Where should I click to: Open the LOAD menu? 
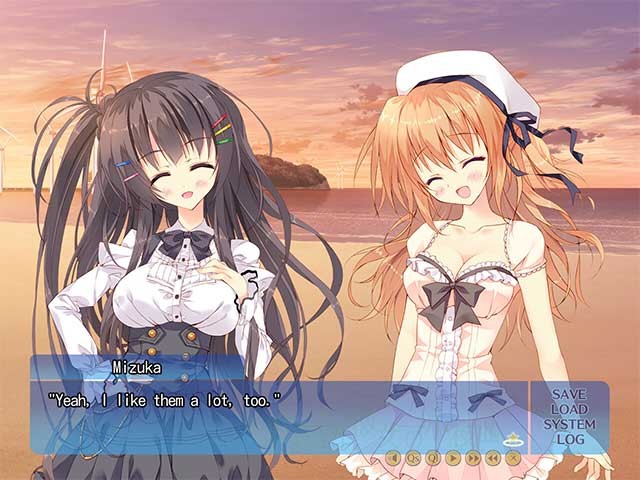tap(569, 410)
